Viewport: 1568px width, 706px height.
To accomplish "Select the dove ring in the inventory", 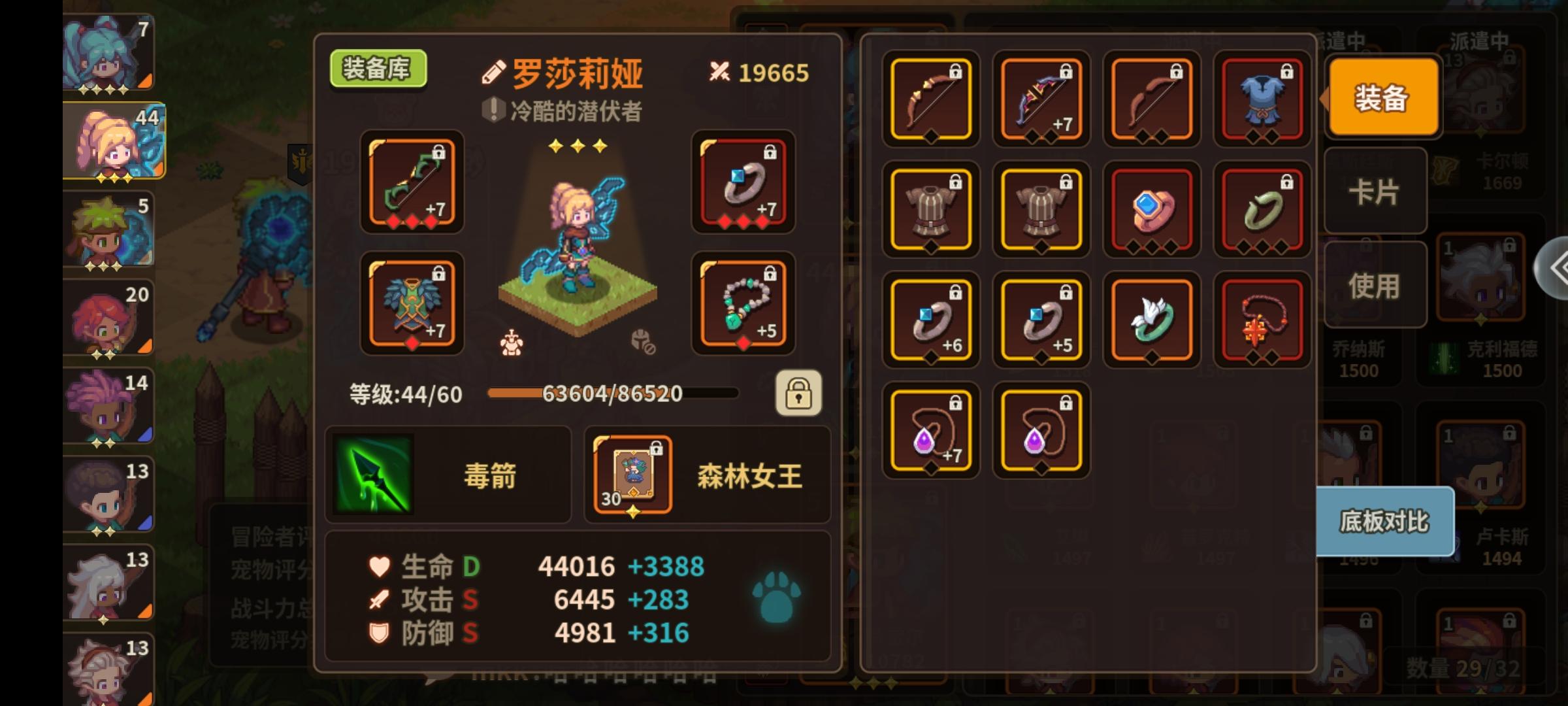I will click(x=1152, y=320).
